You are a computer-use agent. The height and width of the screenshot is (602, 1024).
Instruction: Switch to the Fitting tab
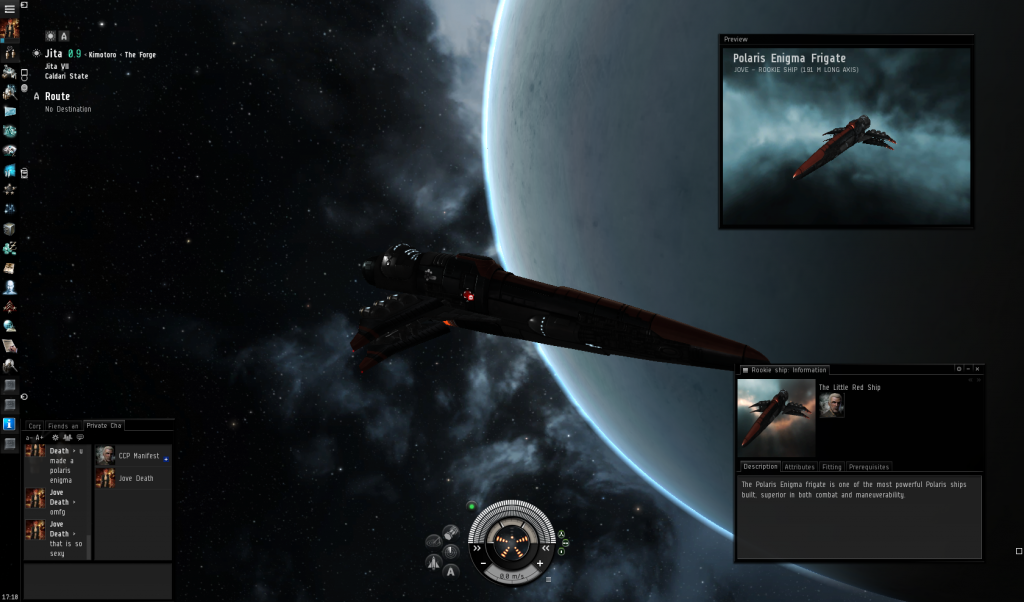[x=831, y=467]
